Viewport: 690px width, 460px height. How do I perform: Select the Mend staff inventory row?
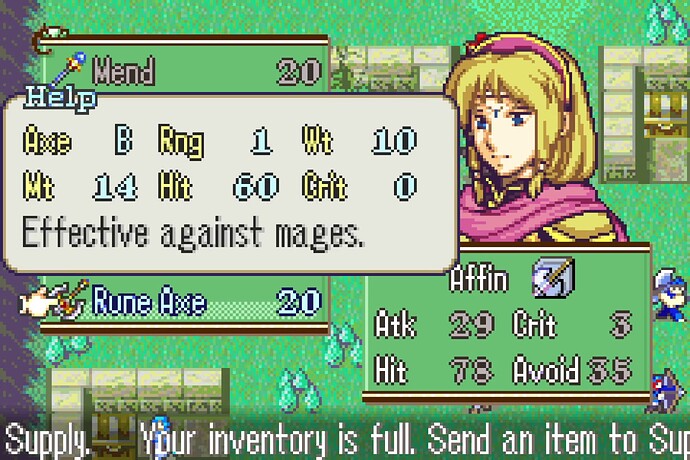click(x=185, y=72)
